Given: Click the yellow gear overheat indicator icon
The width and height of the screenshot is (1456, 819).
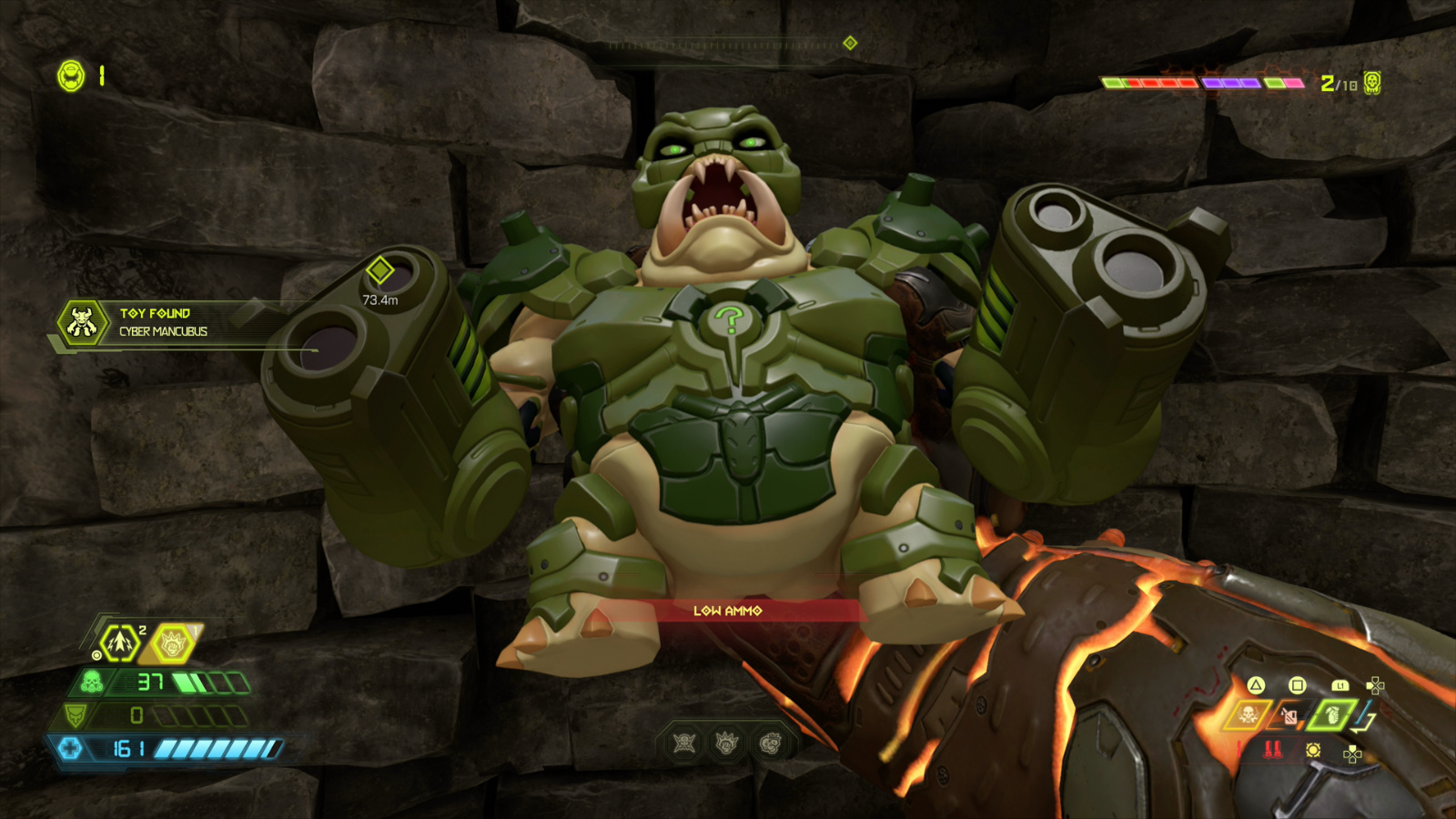Looking at the screenshot, I should [x=1312, y=751].
